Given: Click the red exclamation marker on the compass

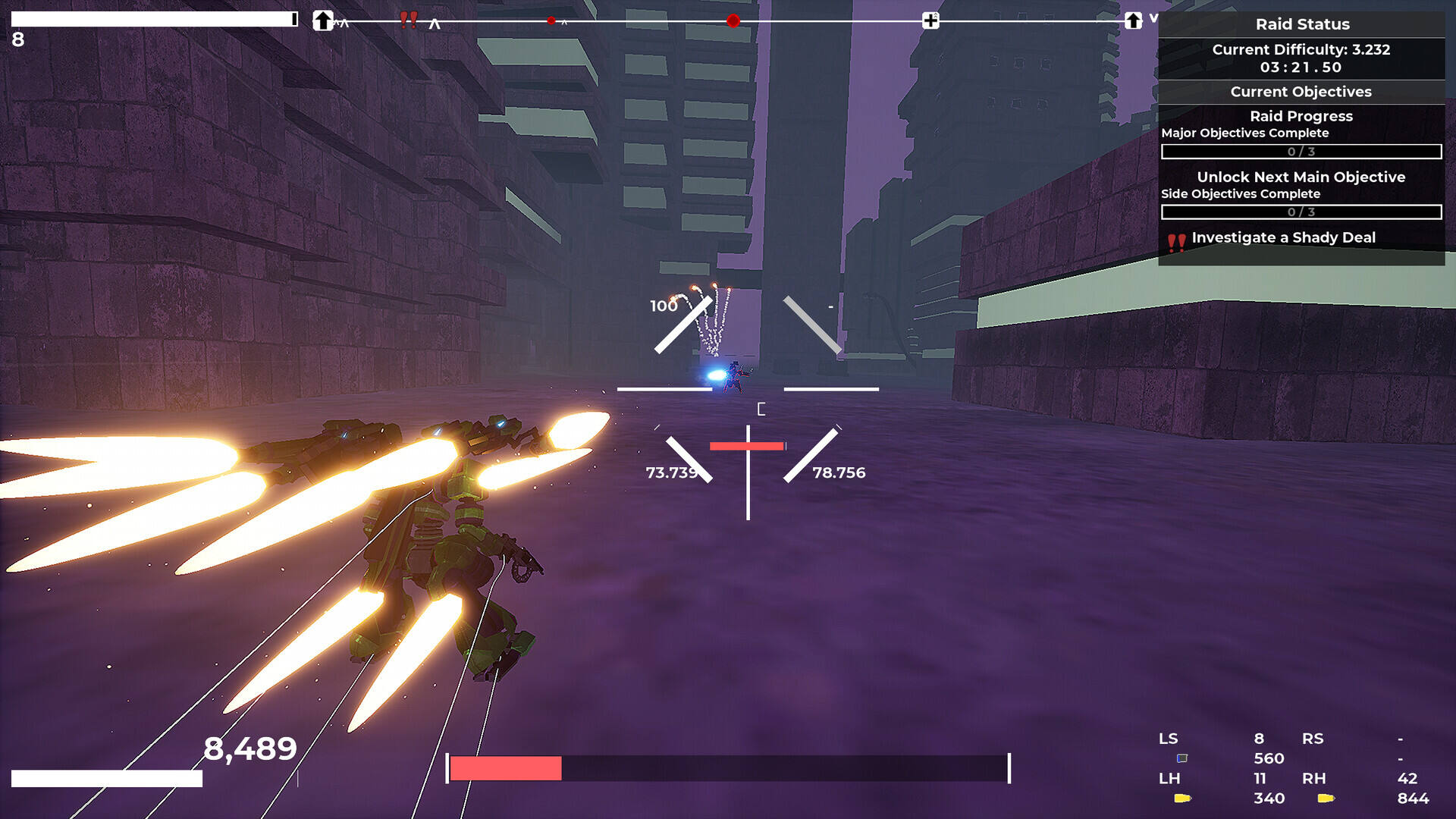Looking at the screenshot, I should [408, 20].
